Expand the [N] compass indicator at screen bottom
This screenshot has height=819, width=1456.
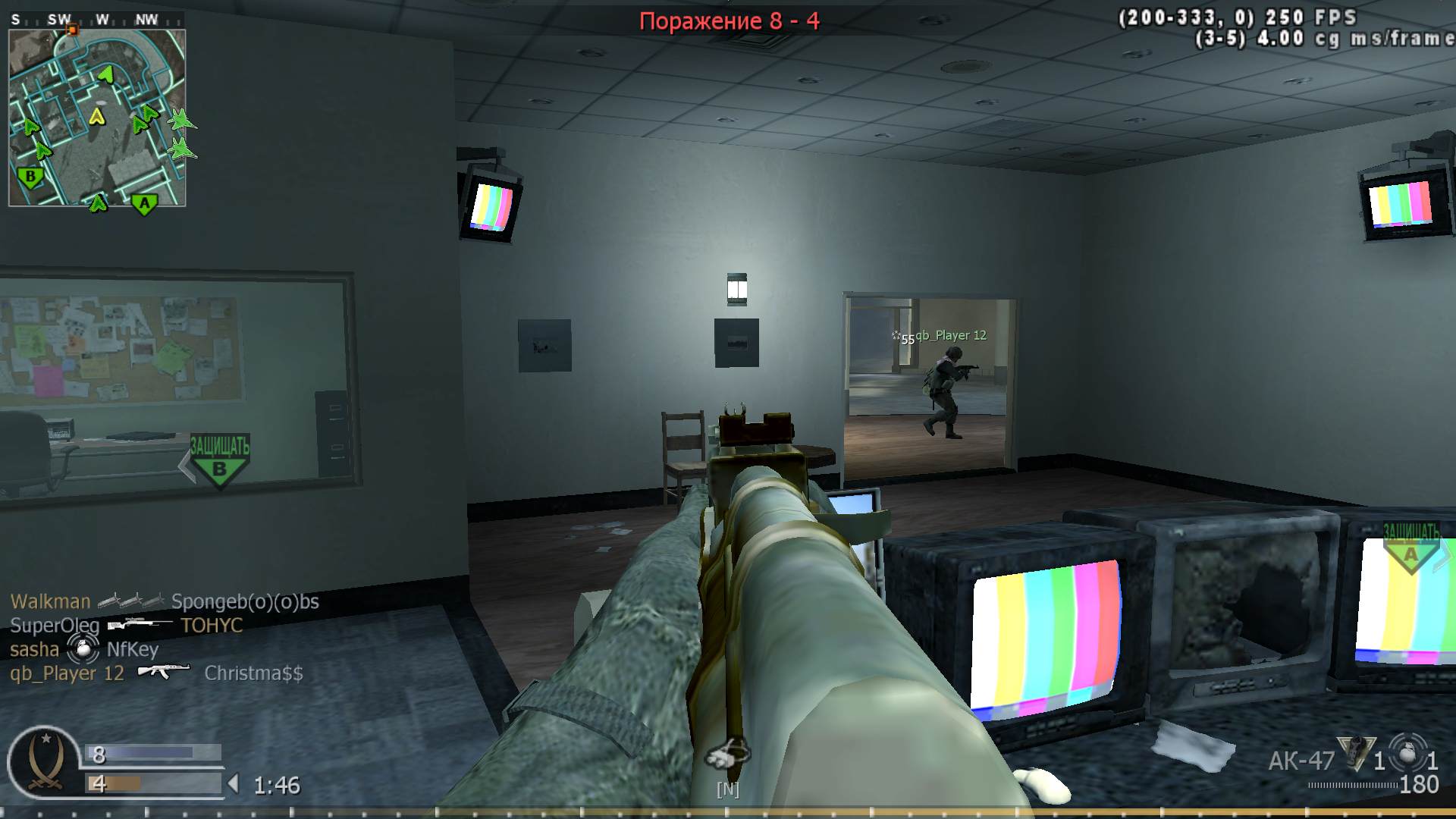pyautogui.click(x=728, y=789)
